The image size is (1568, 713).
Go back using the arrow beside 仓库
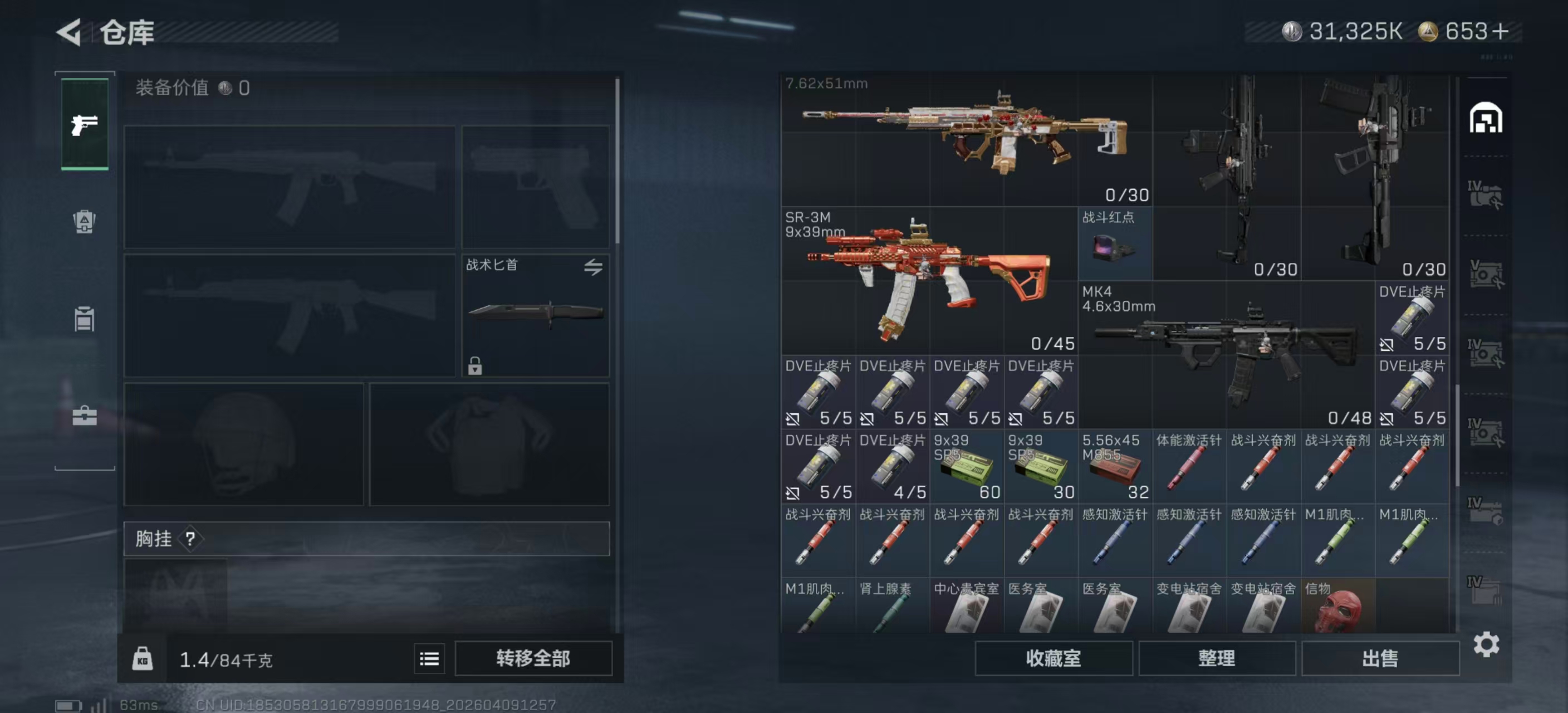(x=70, y=32)
